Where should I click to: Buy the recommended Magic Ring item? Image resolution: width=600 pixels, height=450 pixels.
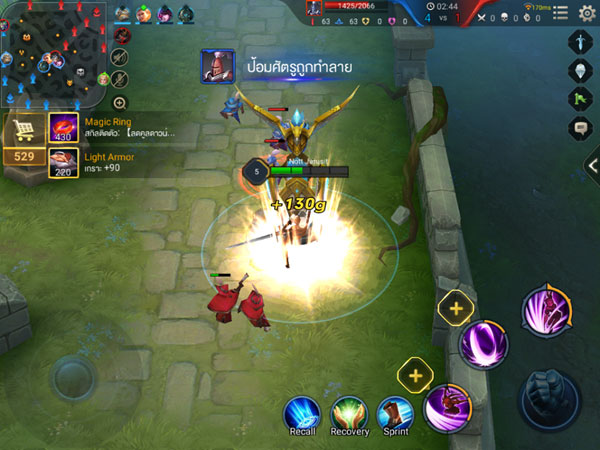click(x=64, y=128)
